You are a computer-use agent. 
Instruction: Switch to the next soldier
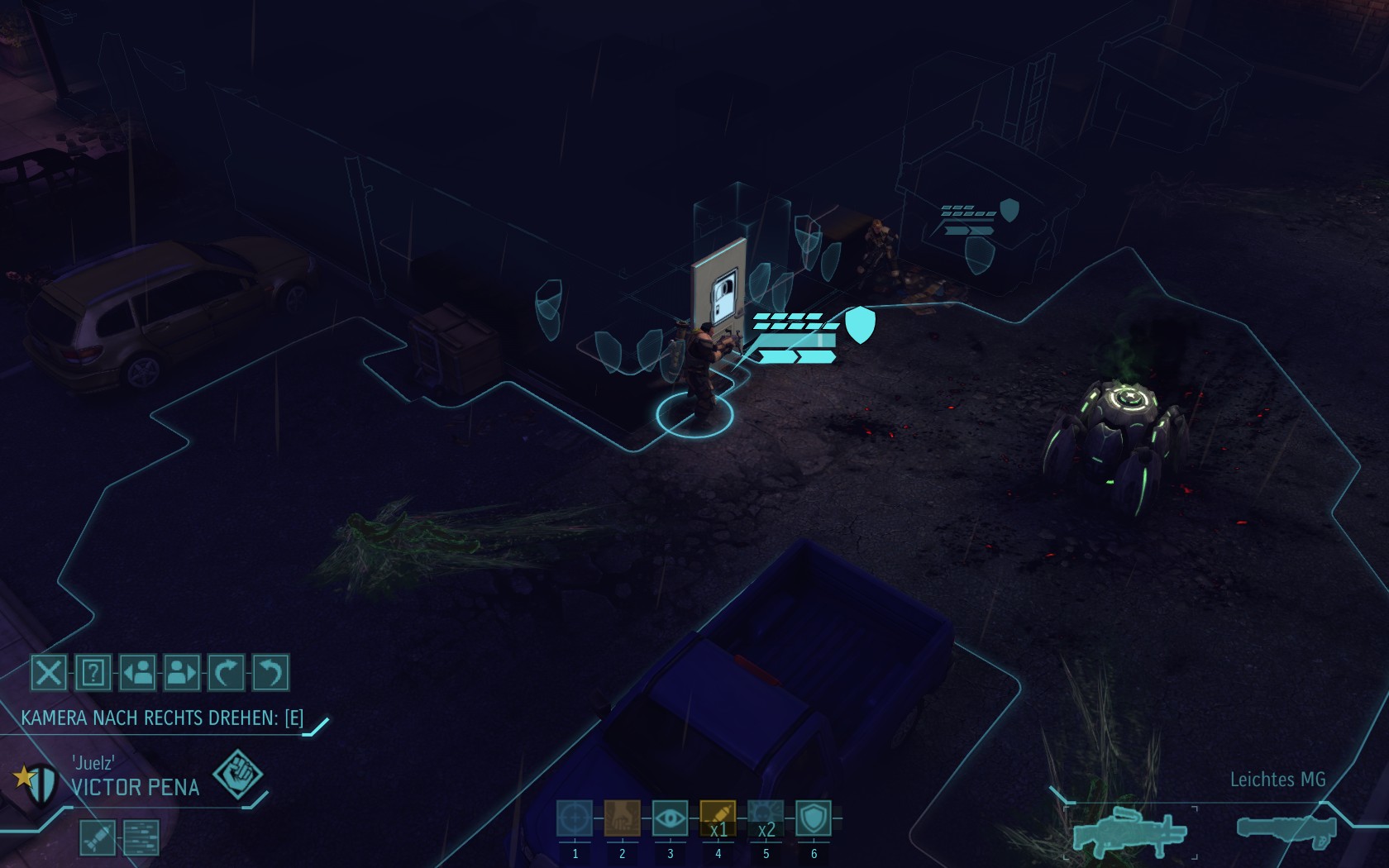[182, 673]
